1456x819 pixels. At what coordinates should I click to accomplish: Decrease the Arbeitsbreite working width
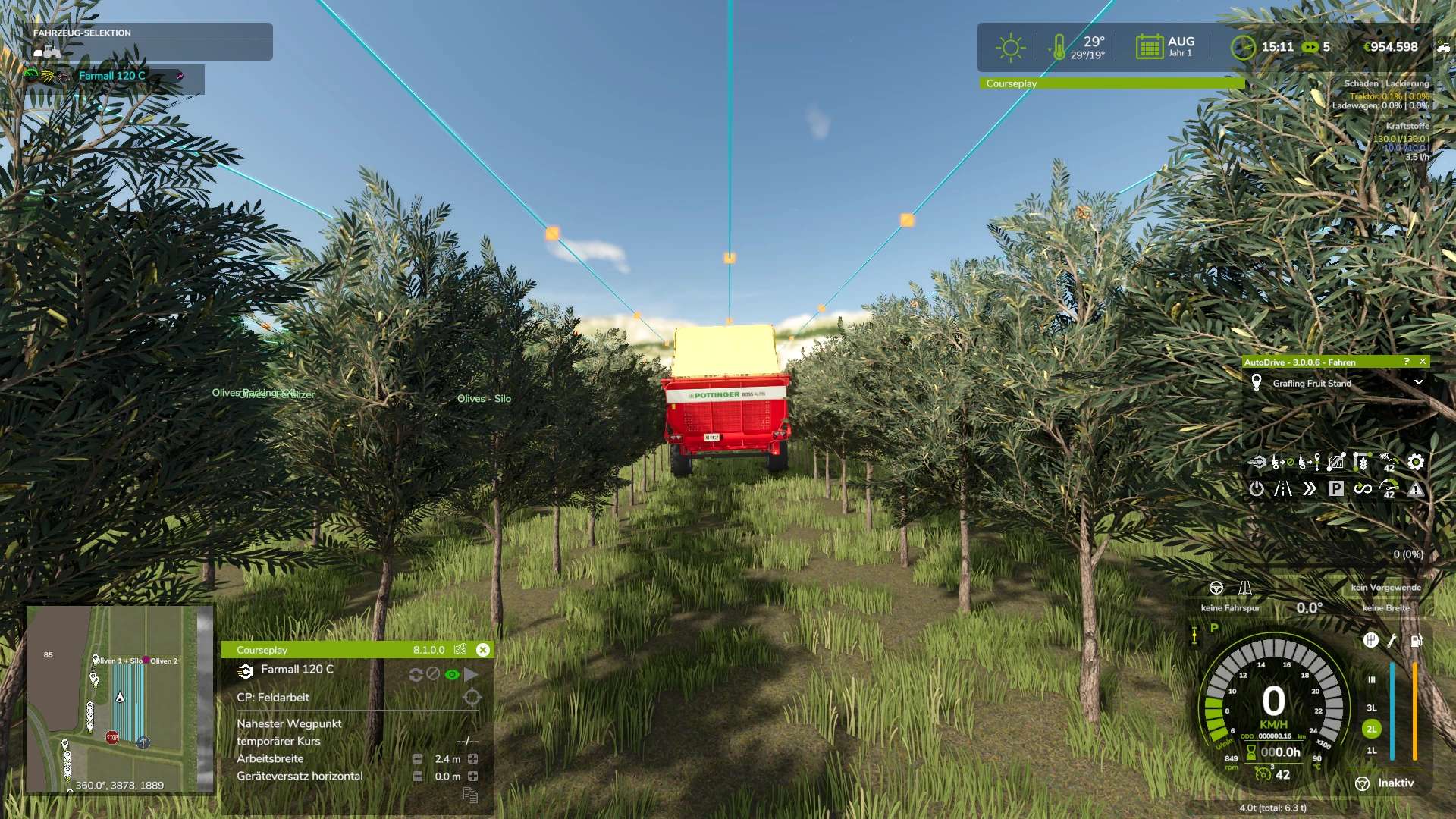click(418, 759)
